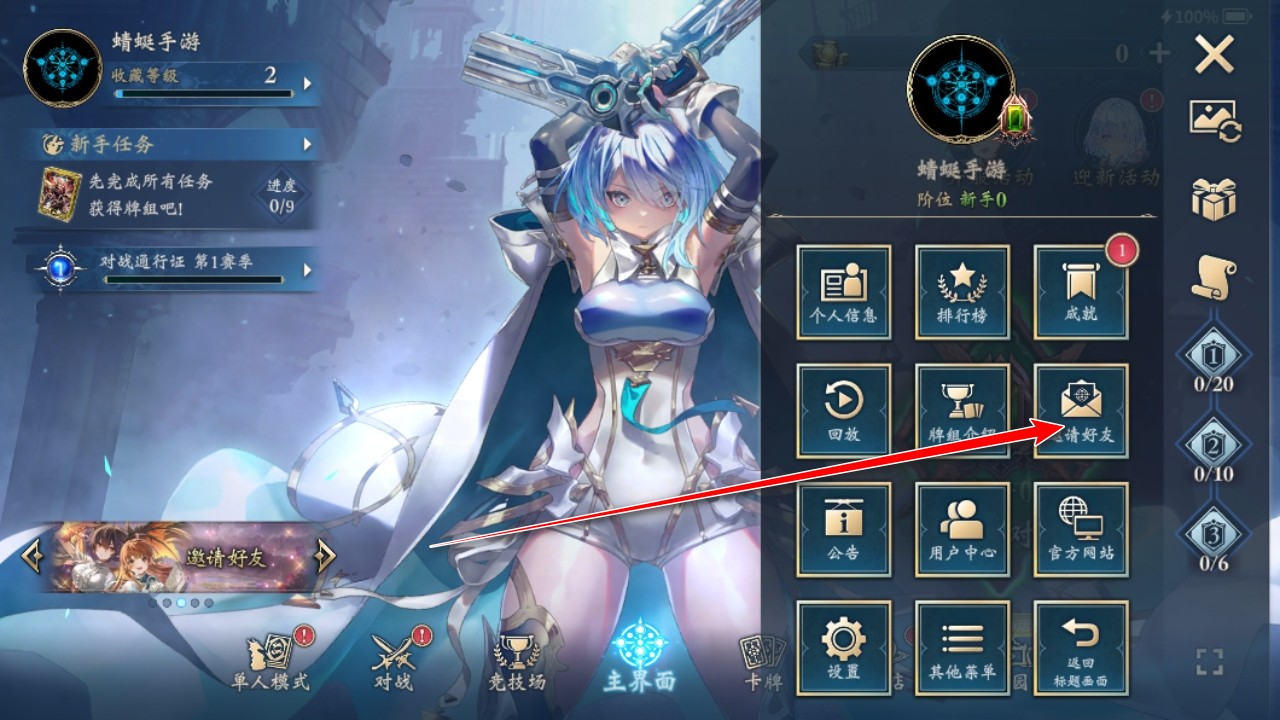Screen dimensions: 1280x720
Task: Open the 用户中心 user center
Action: 962,528
